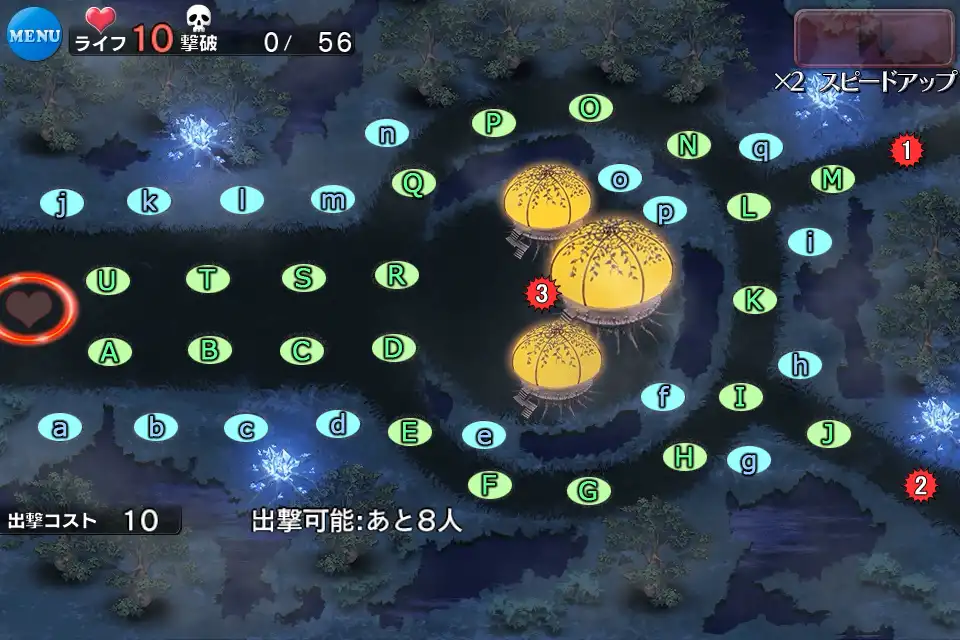The image size is (960, 640).
Task: Select blue ranged slot q
Action: (x=761, y=148)
